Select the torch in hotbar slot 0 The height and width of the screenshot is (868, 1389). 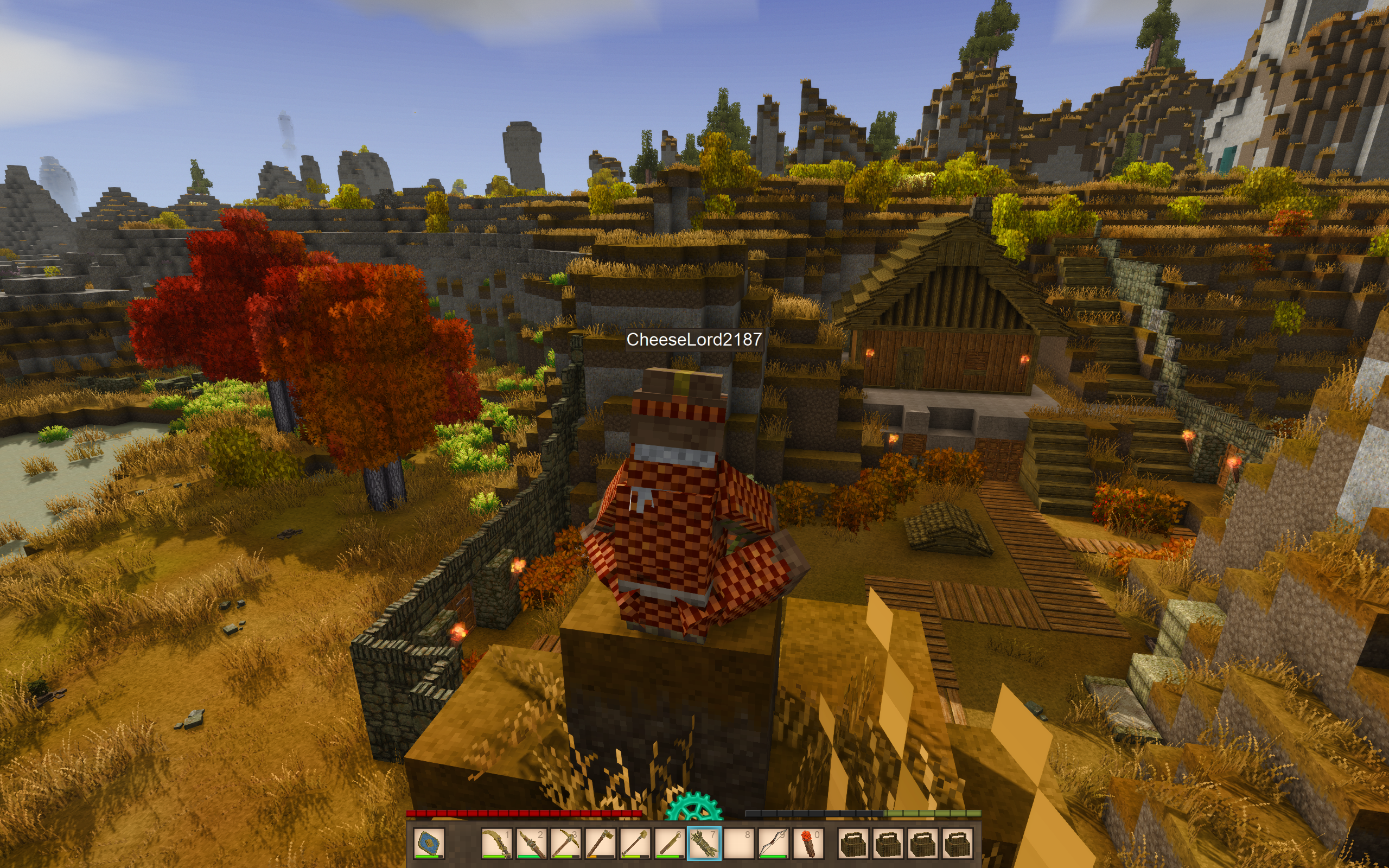(808, 843)
